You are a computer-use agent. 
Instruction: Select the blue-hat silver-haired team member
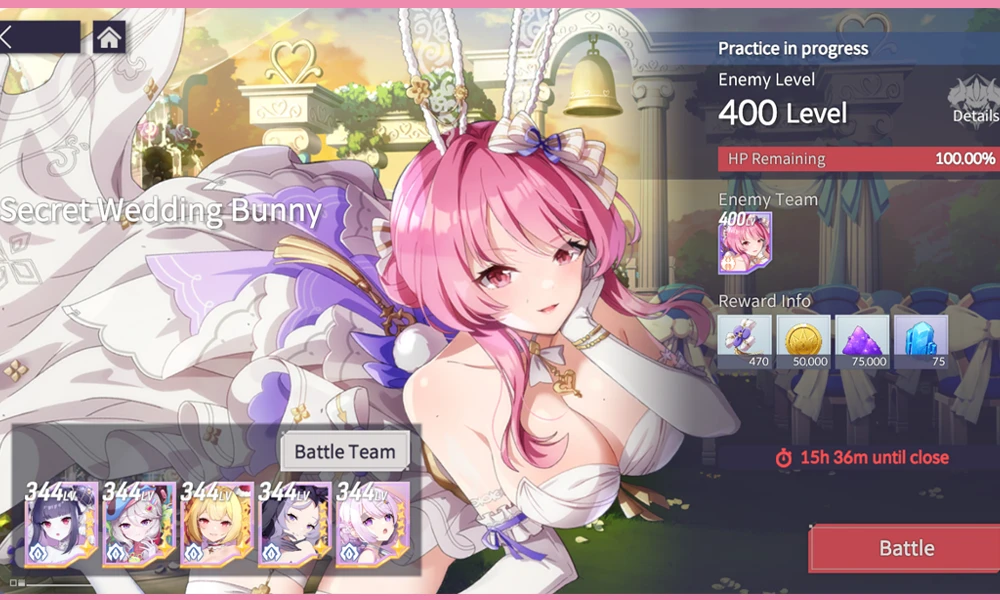pyautogui.click(x=139, y=525)
